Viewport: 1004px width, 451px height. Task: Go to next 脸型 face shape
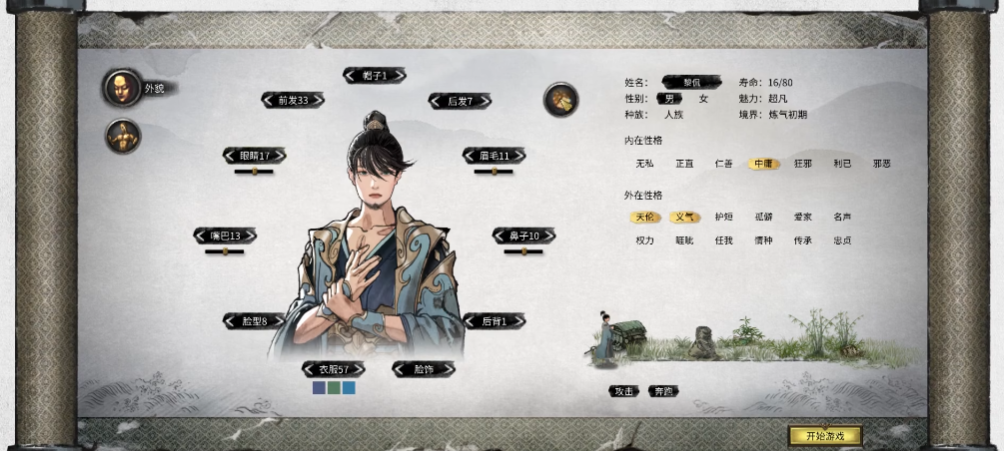[278, 321]
